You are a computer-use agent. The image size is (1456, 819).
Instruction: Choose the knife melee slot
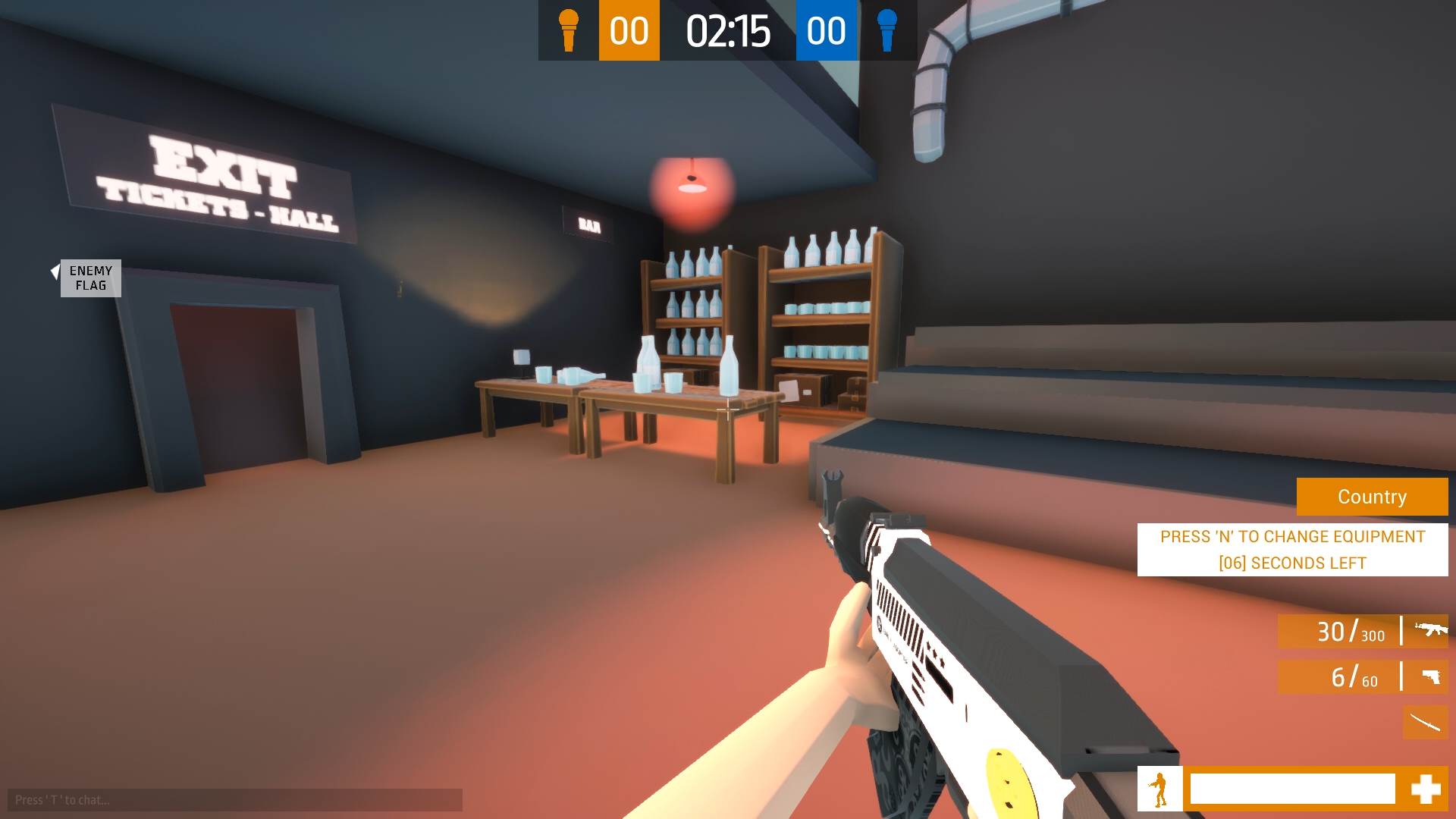(x=1425, y=722)
